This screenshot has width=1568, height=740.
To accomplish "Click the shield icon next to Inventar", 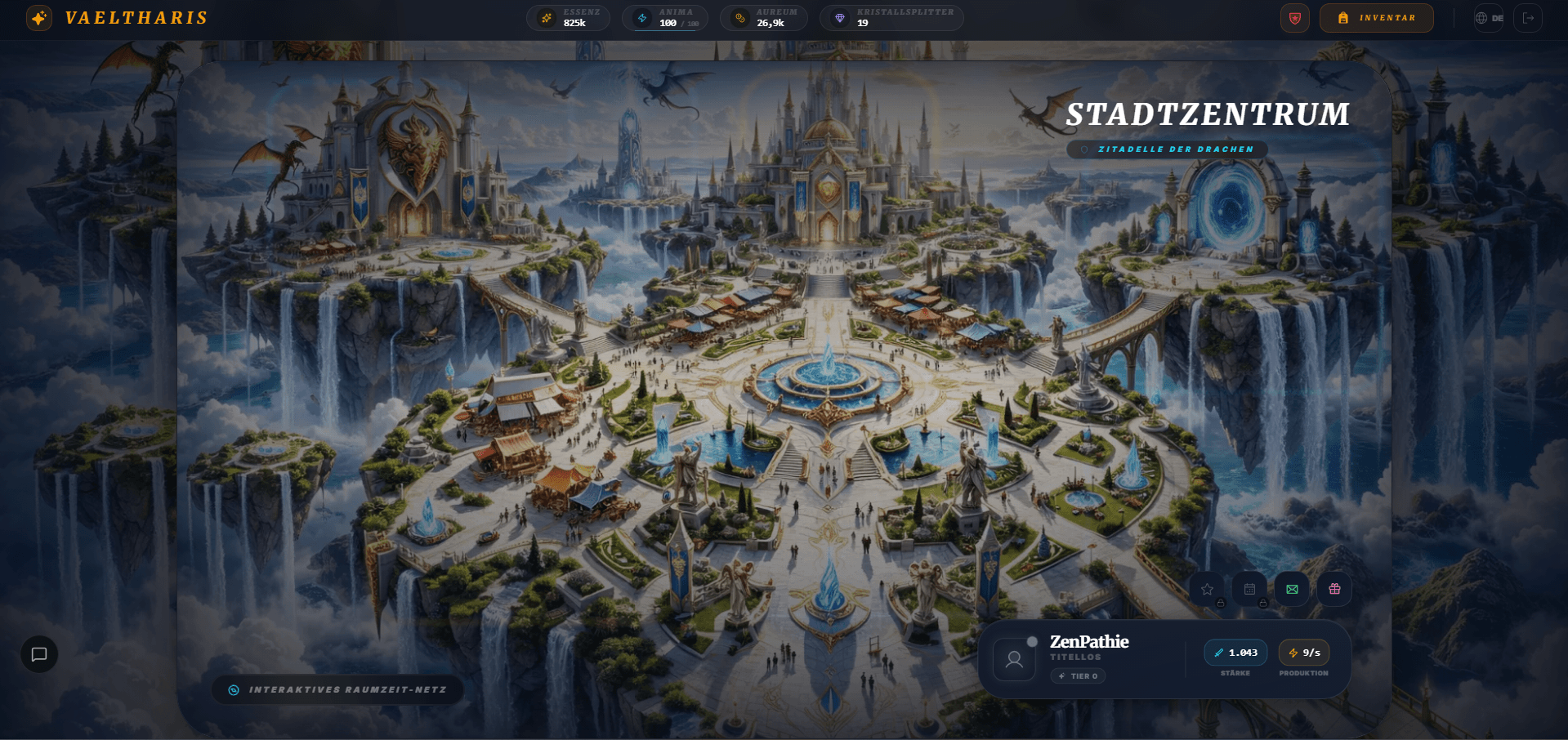I will coord(1294,17).
